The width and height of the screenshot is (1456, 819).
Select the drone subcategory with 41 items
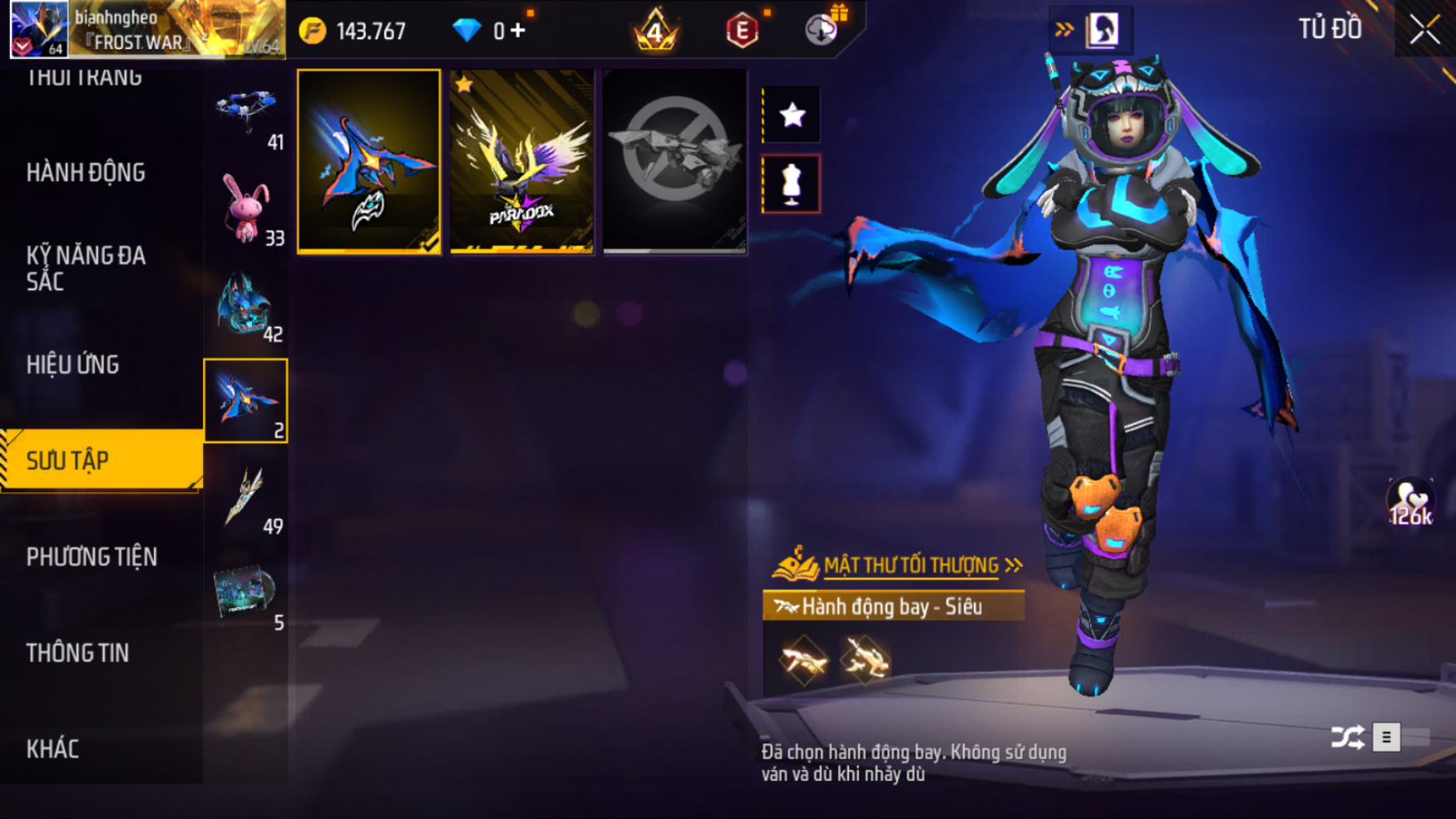(x=245, y=114)
